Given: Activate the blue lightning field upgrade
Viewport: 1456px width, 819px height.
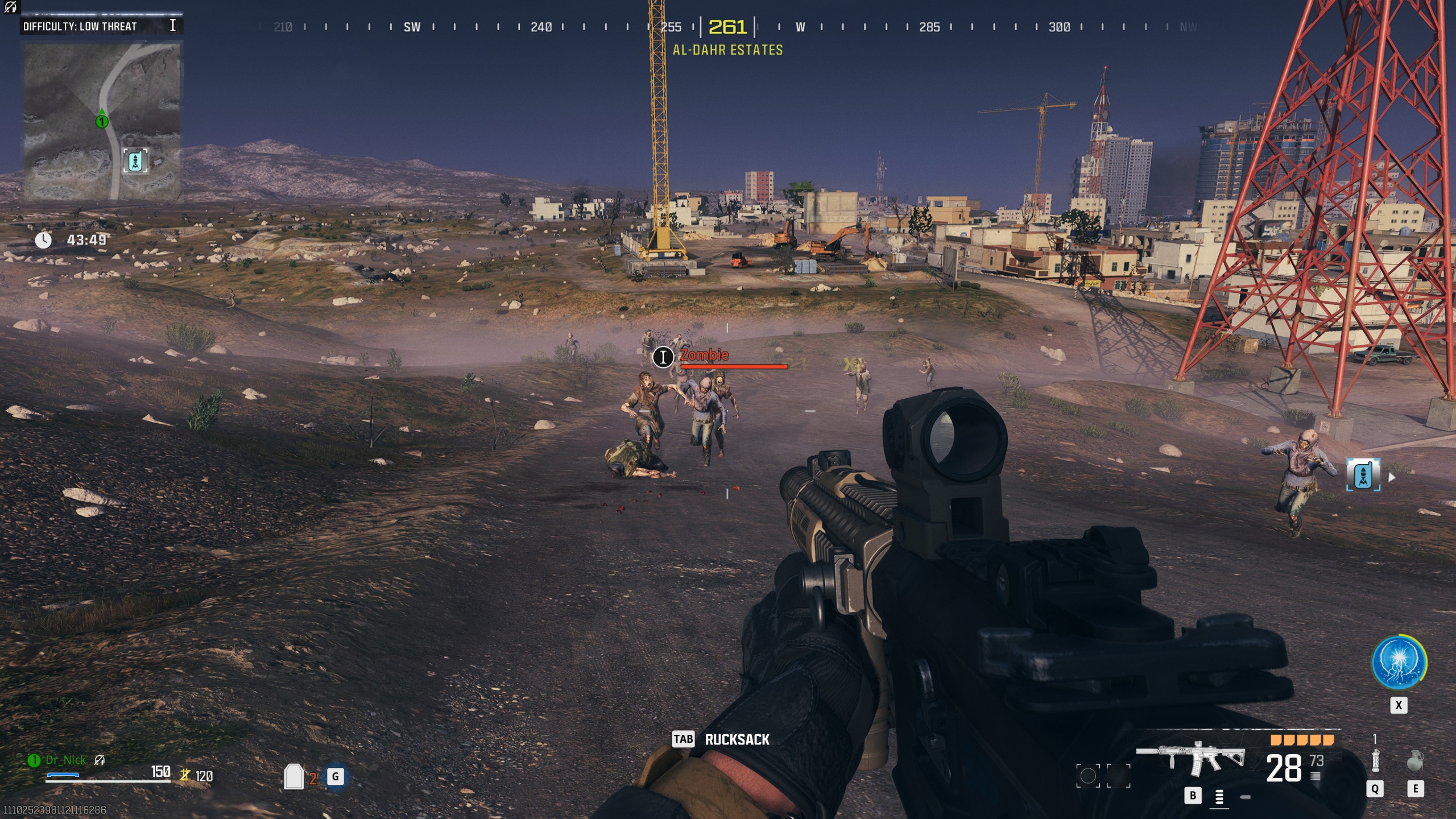Looking at the screenshot, I should 1399,663.
